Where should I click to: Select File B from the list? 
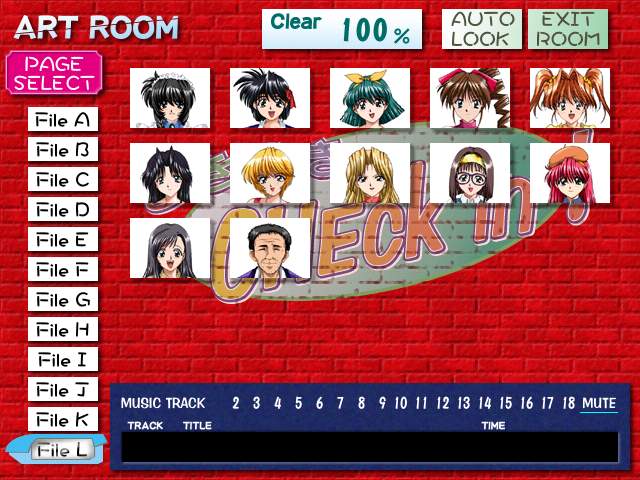(63, 151)
